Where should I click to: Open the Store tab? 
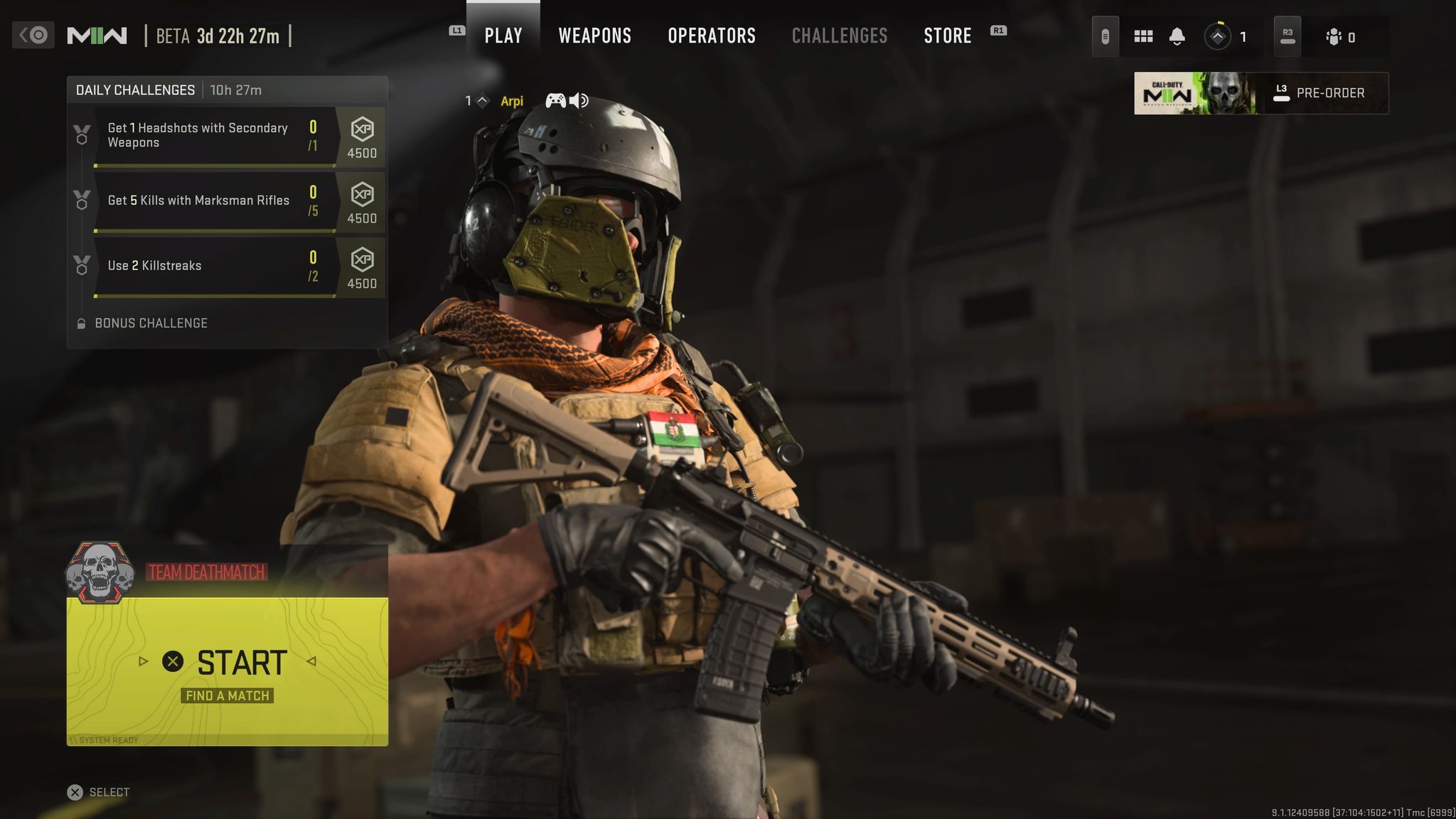pos(948,36)
